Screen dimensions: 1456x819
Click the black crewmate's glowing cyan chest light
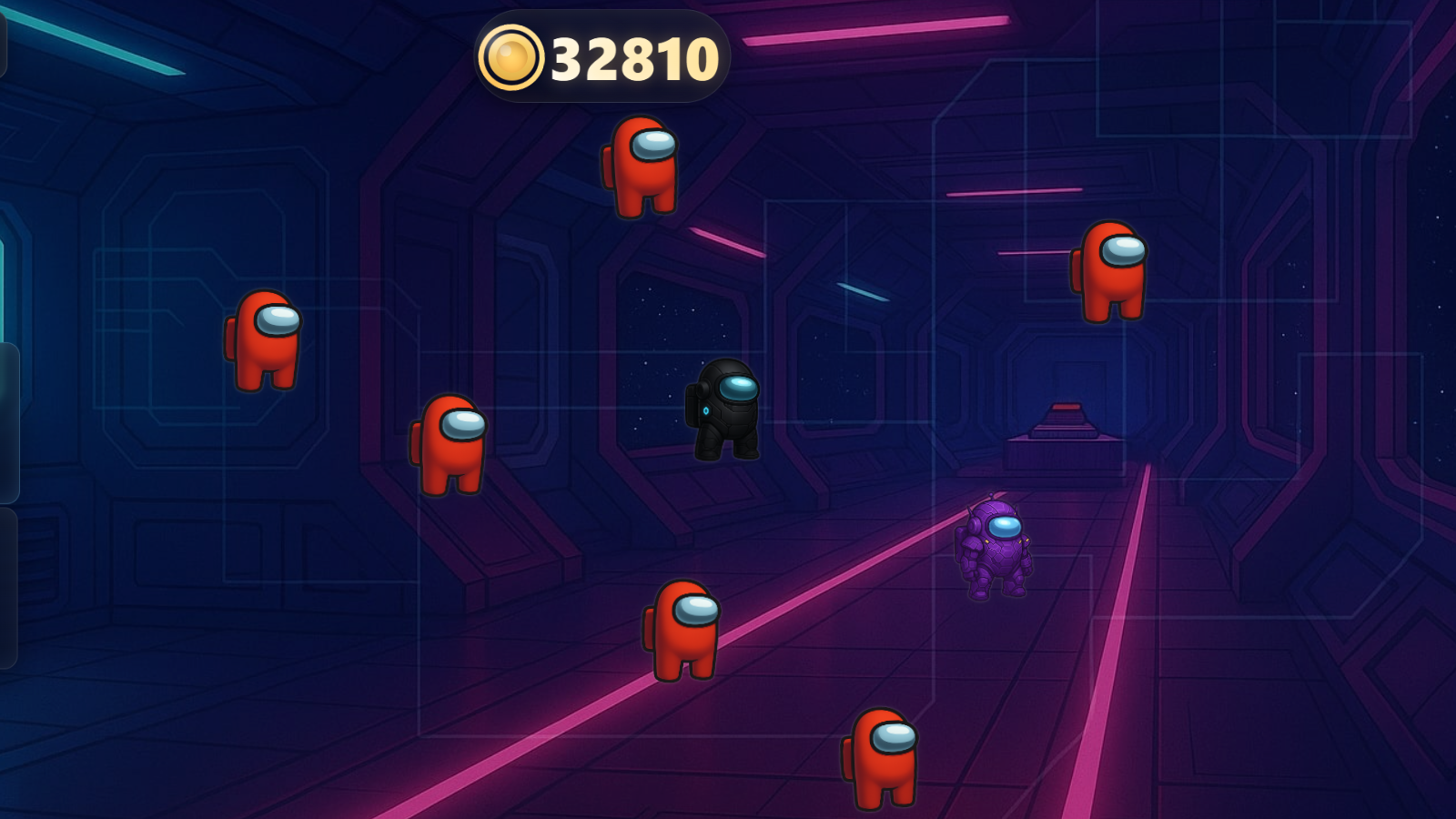click(x=707, y=410)
